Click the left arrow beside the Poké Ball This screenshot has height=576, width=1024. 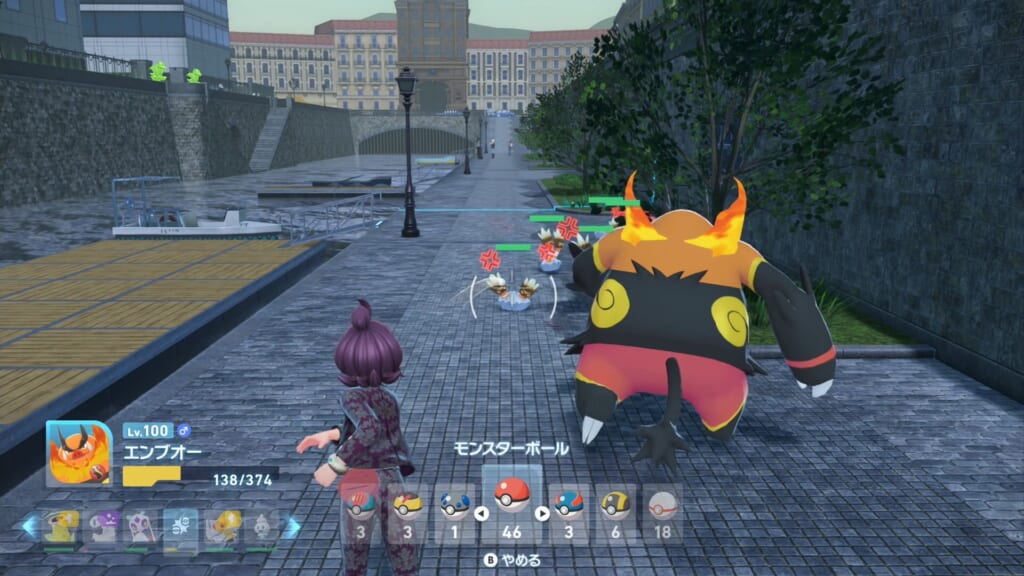tap(479, 514)
